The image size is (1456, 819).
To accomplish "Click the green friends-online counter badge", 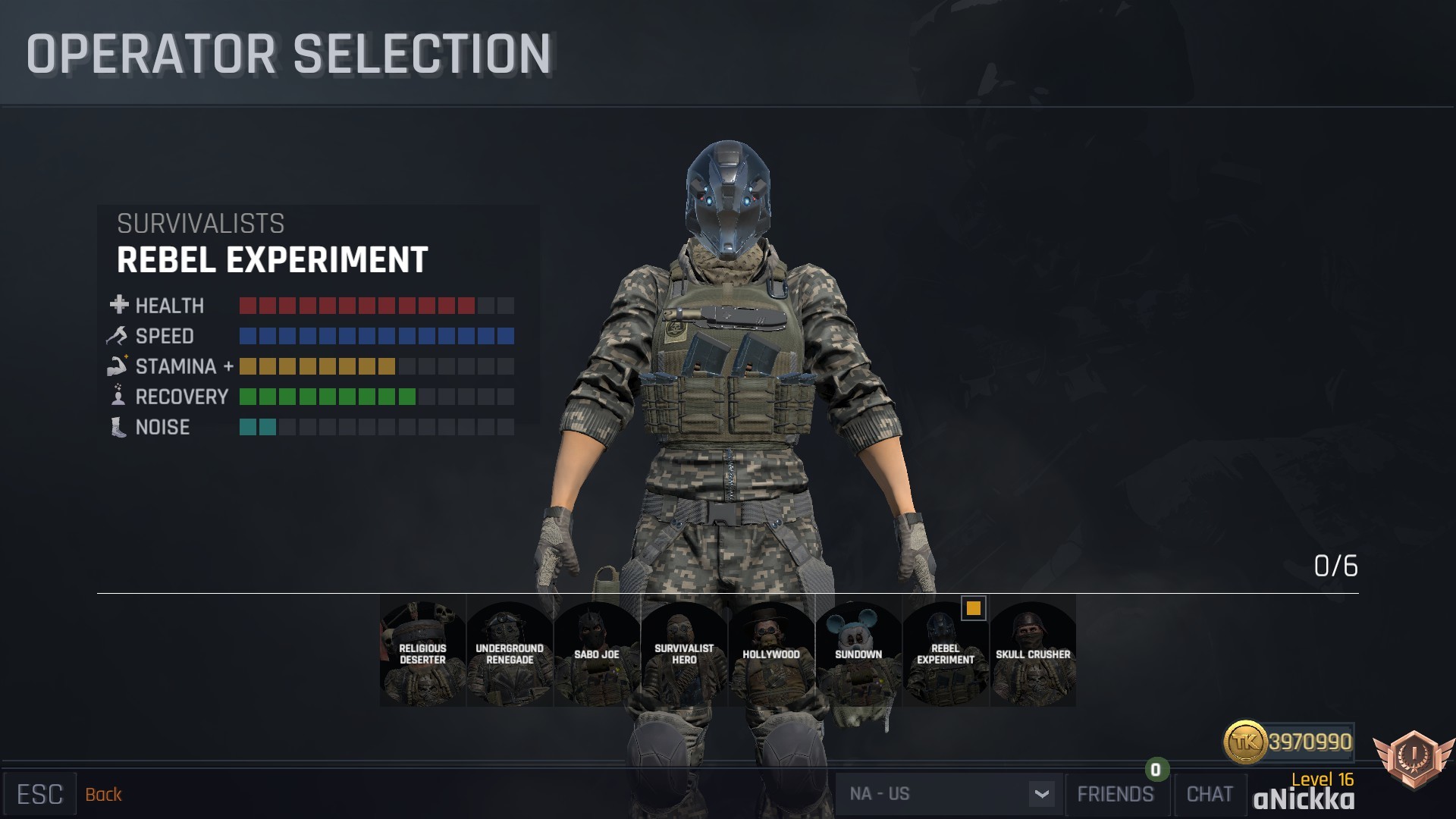I will tap(1154, 770).
